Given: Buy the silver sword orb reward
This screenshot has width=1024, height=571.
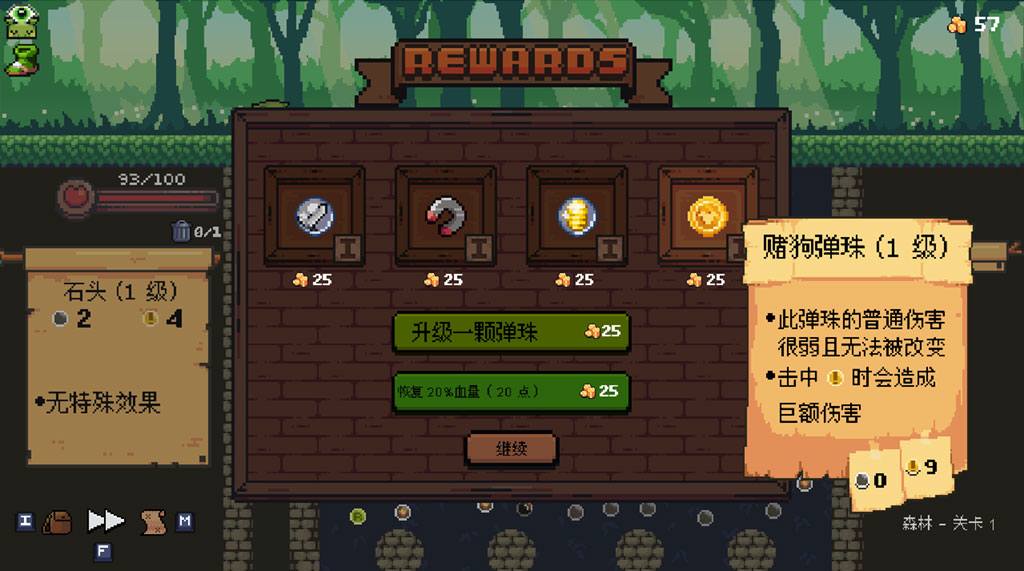Looking at the screenshot, I should (x=313, y=215).
